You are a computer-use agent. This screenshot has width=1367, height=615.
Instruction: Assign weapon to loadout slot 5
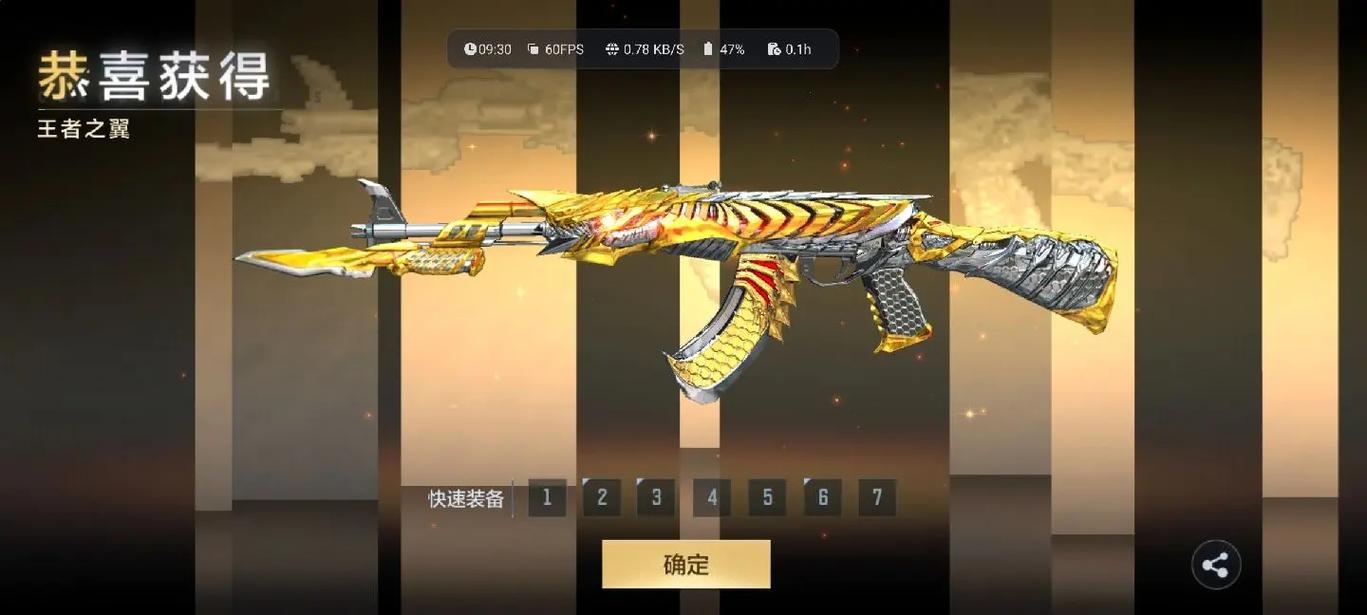767,497
